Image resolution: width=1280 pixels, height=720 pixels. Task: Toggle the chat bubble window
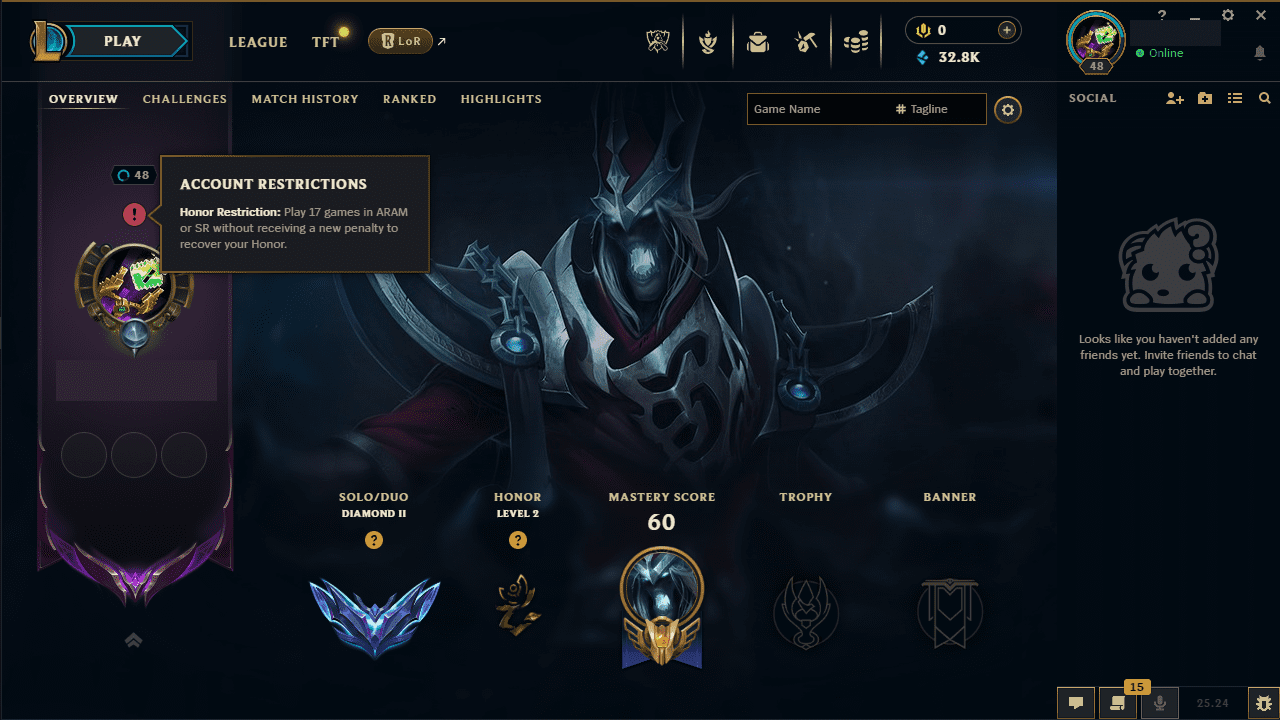coord(1076,703)
